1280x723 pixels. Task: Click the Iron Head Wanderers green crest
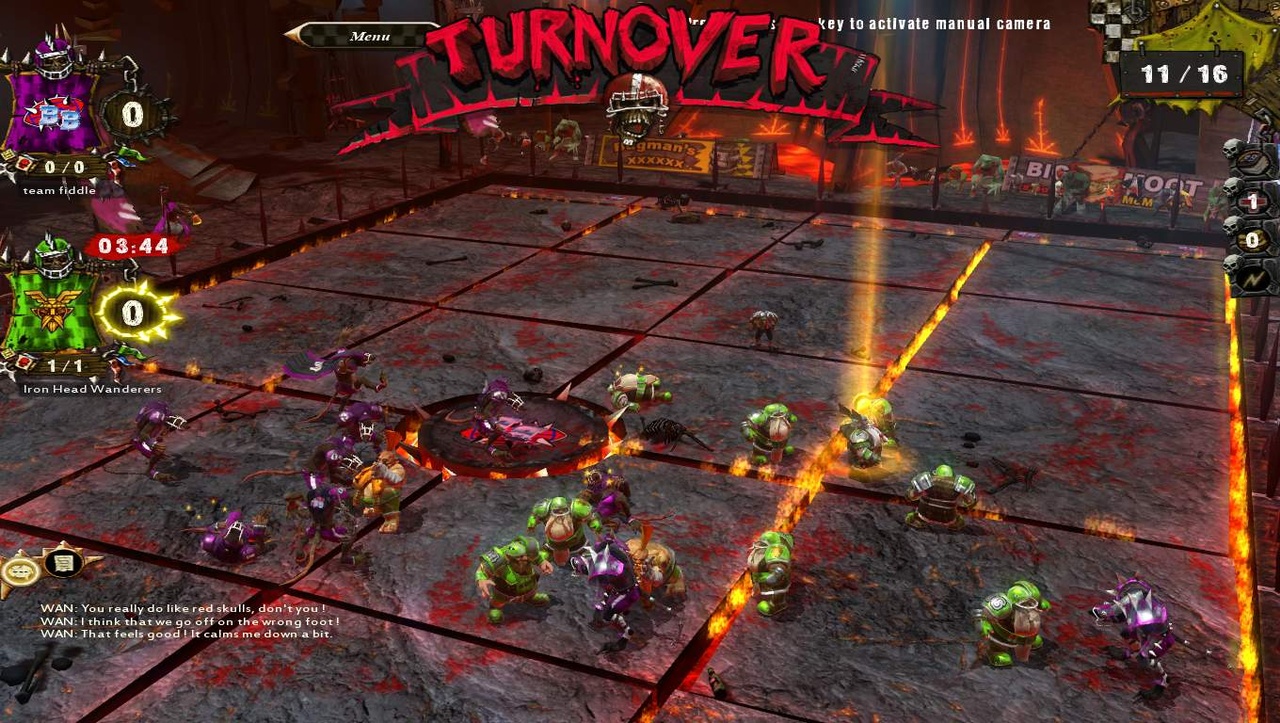(x=48, y=310)
